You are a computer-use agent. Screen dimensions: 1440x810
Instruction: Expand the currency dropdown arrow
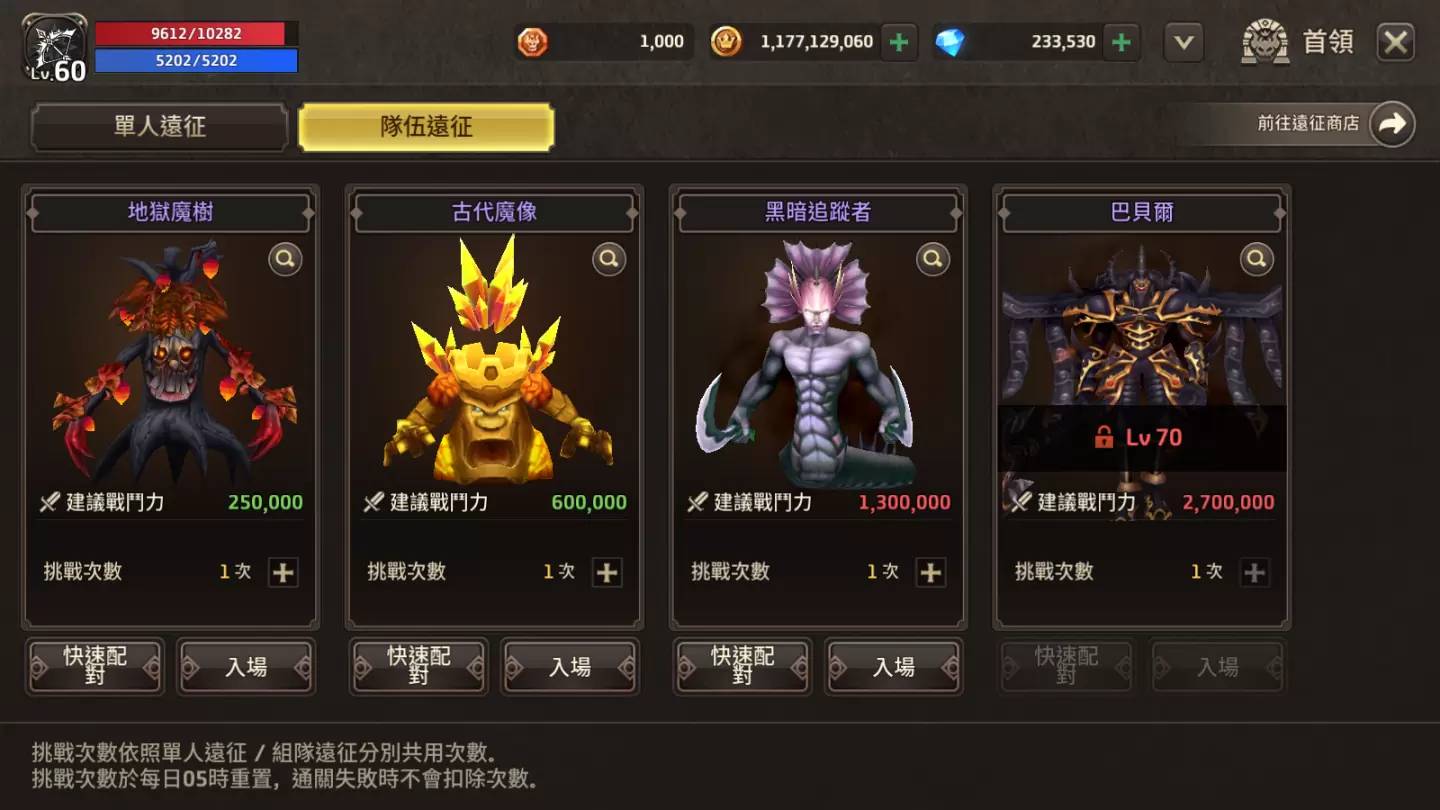point(1183,42)
